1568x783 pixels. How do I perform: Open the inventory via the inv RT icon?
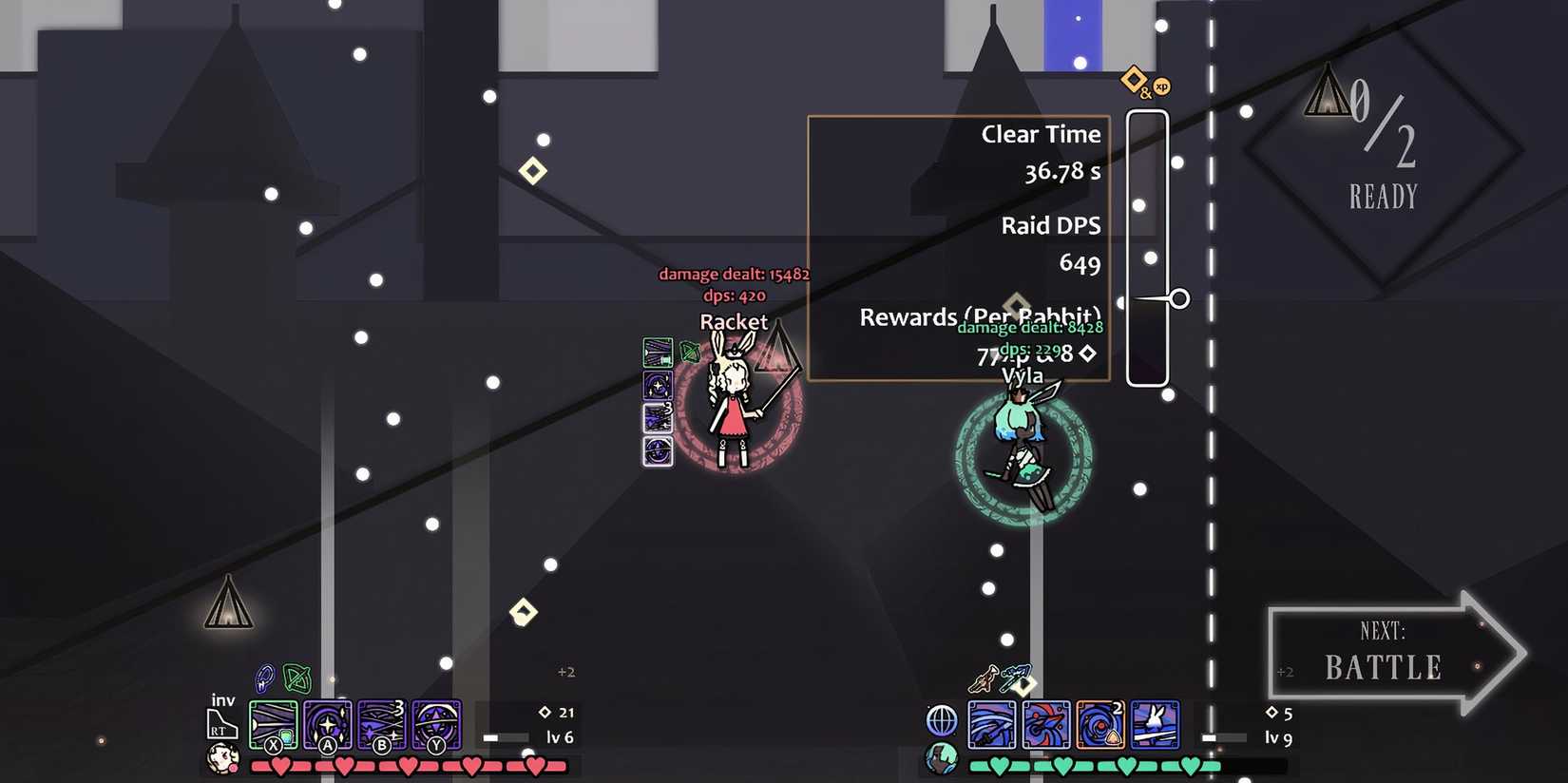221,719
